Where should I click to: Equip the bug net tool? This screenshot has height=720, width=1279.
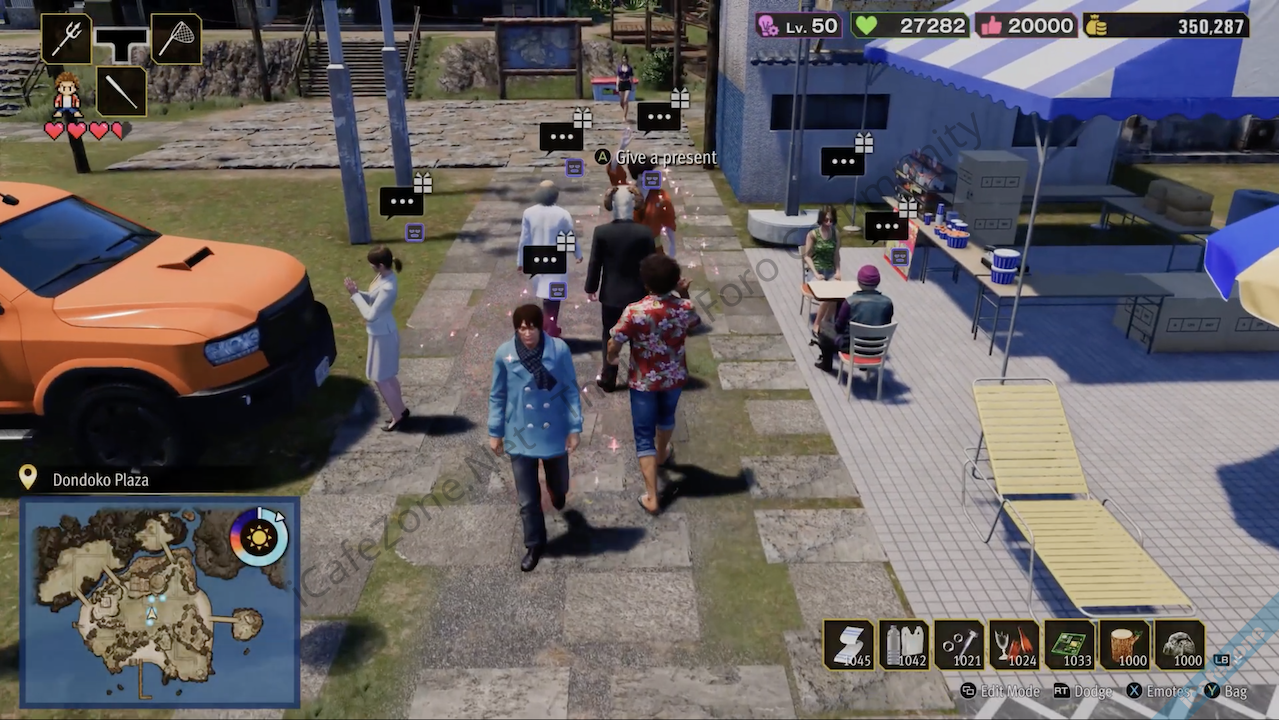[176, 39]
